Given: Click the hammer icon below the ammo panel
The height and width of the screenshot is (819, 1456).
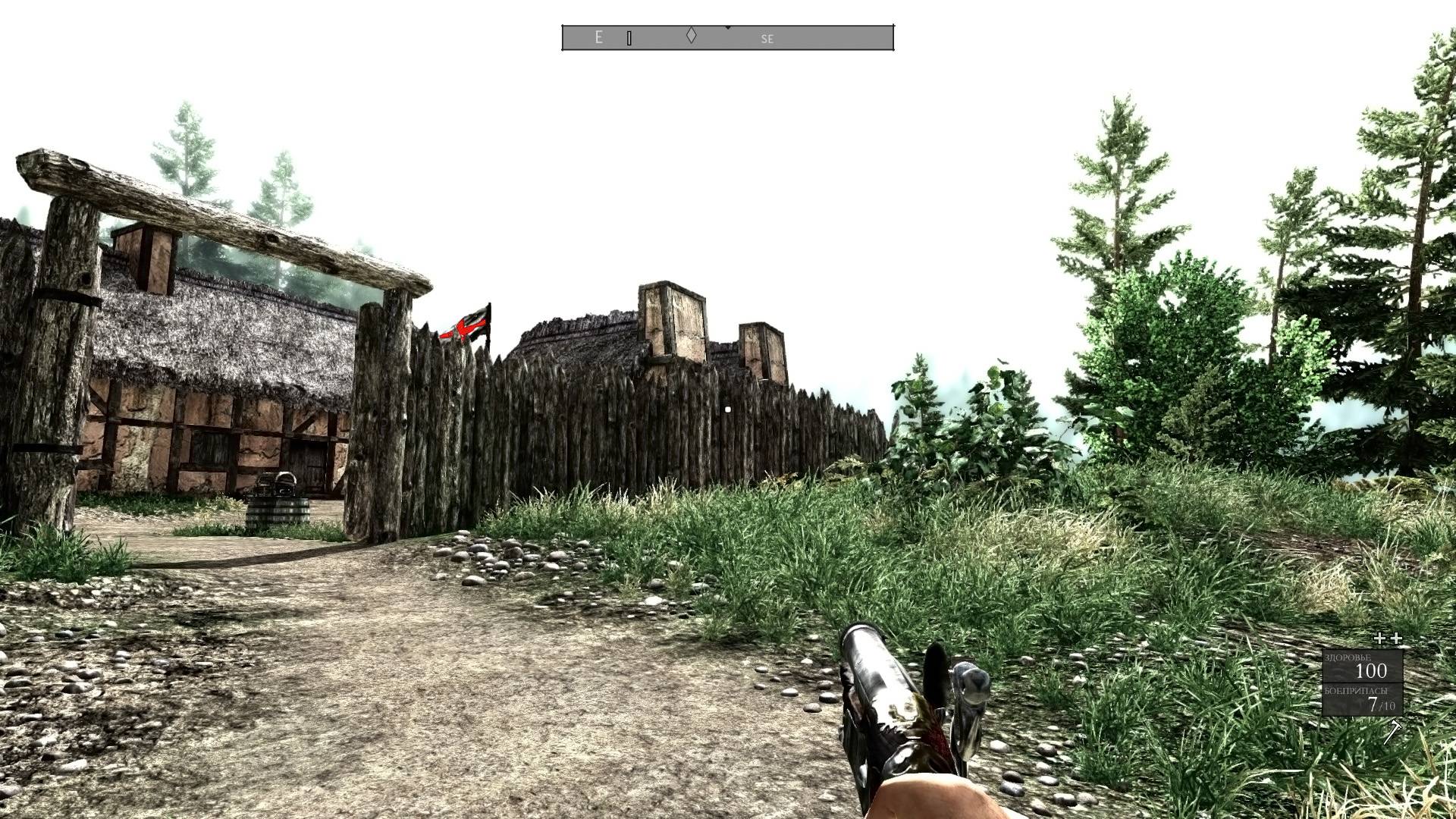Looking at the screenshot, I should 1394,732.
